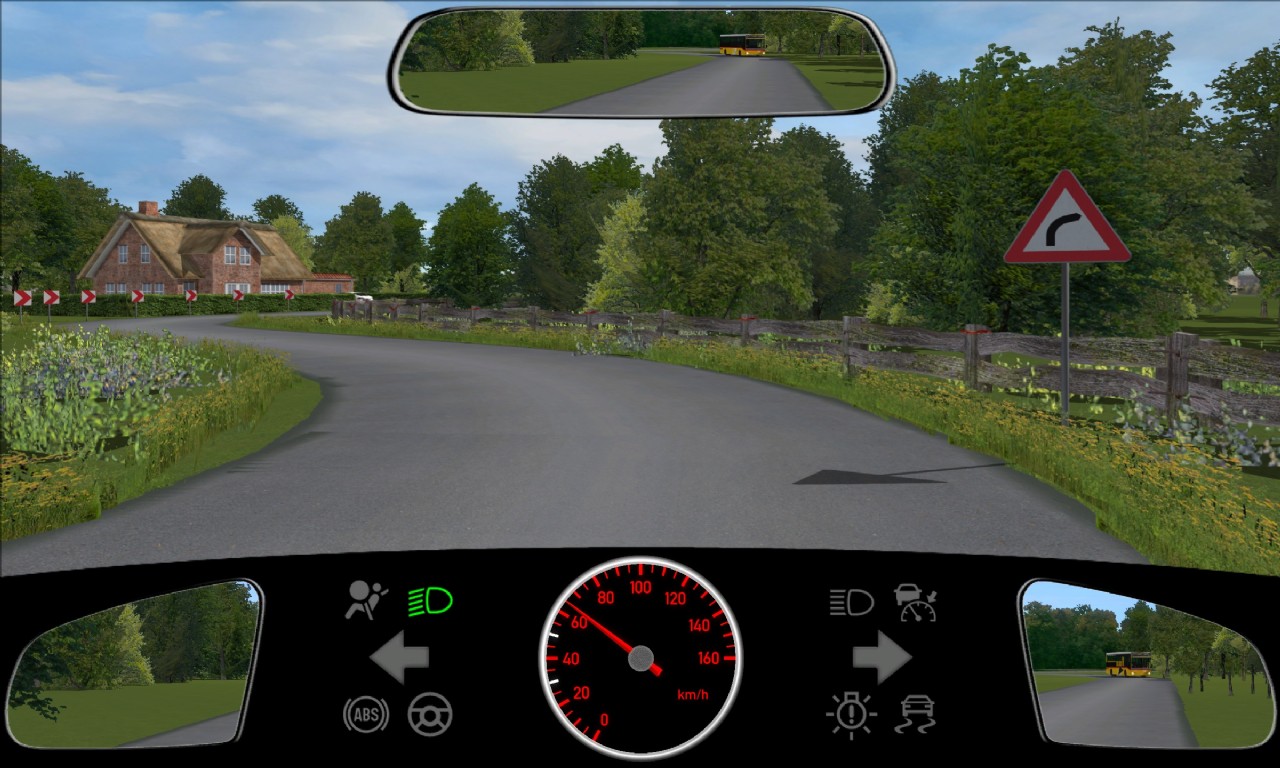This screenshot has height=768, width=1280.
Task: Check the top rear-view mirror
Action: [641, 62]
